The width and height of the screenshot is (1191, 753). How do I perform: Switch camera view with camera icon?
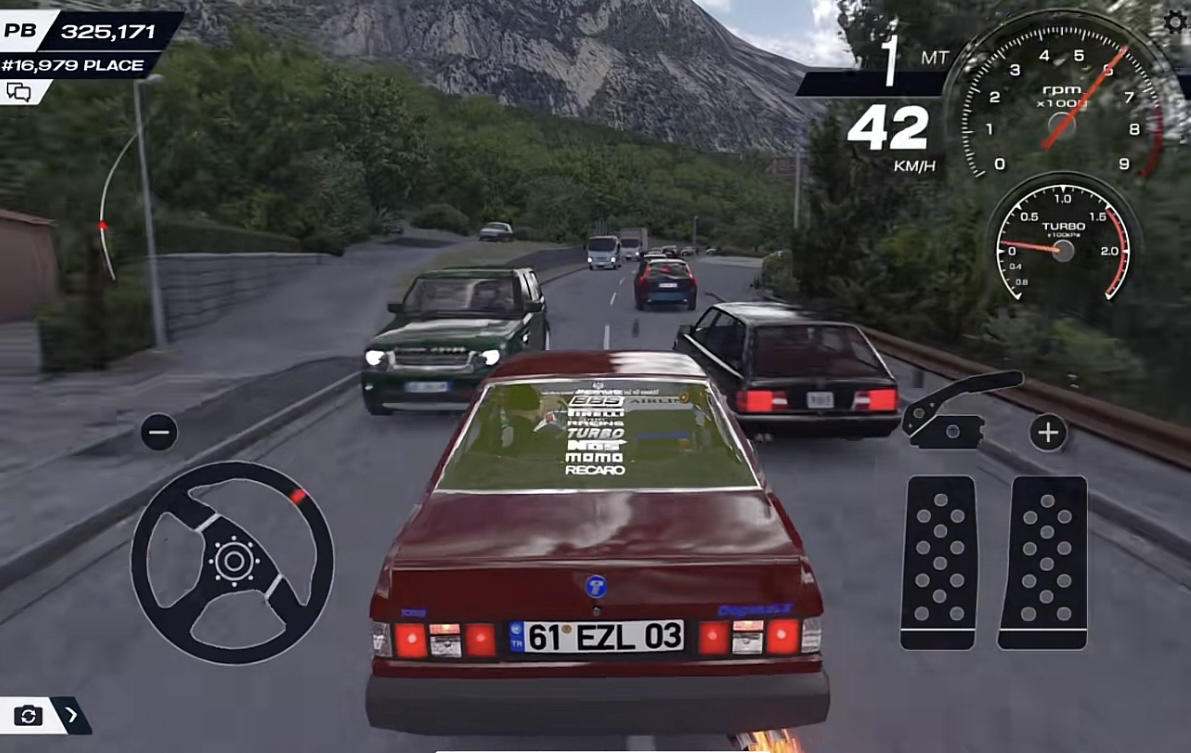[x=27, y=715]
